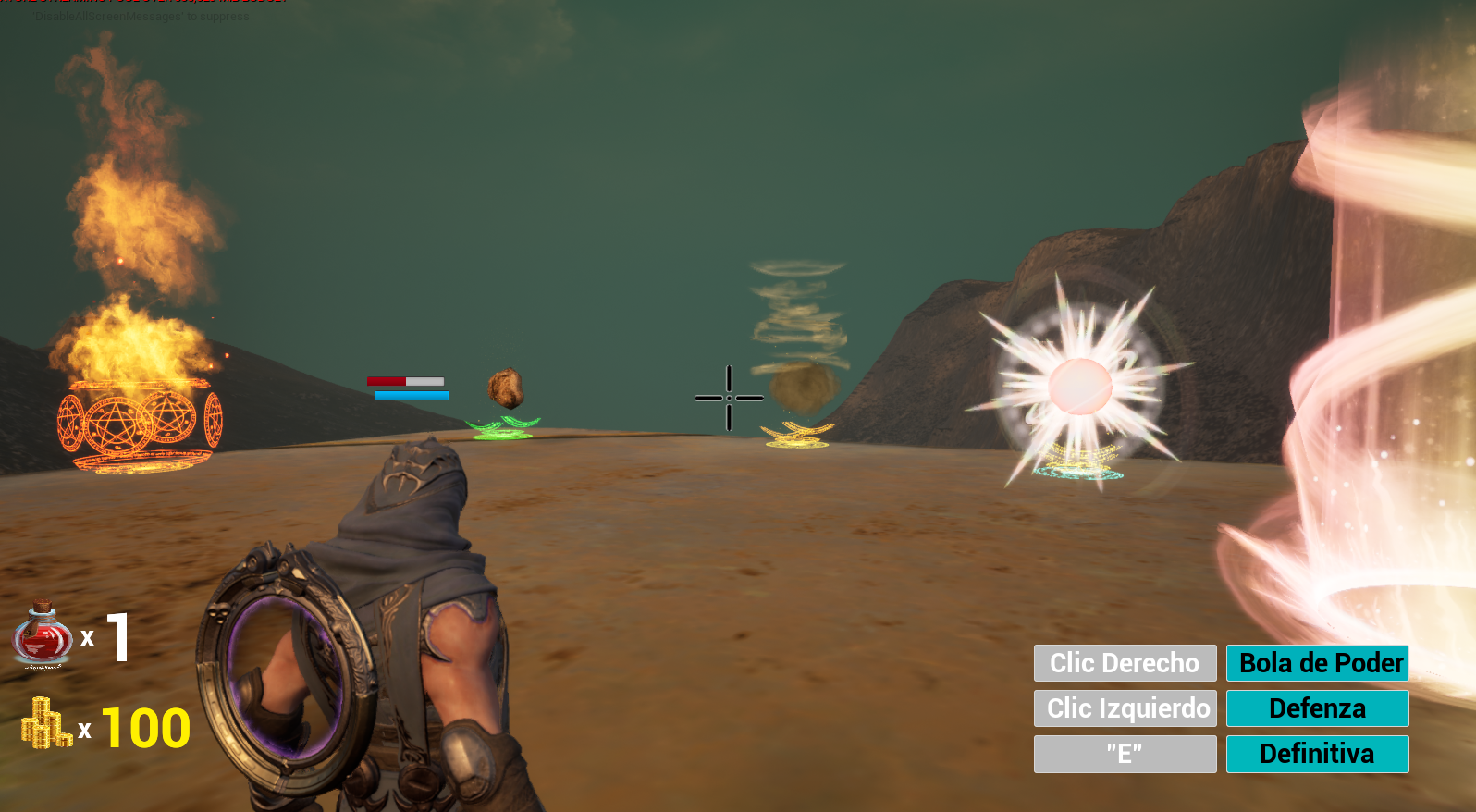This screenshot has height=812, width=1476.
Task: Click the gold coins stack icon
Action: click(46, 724)
